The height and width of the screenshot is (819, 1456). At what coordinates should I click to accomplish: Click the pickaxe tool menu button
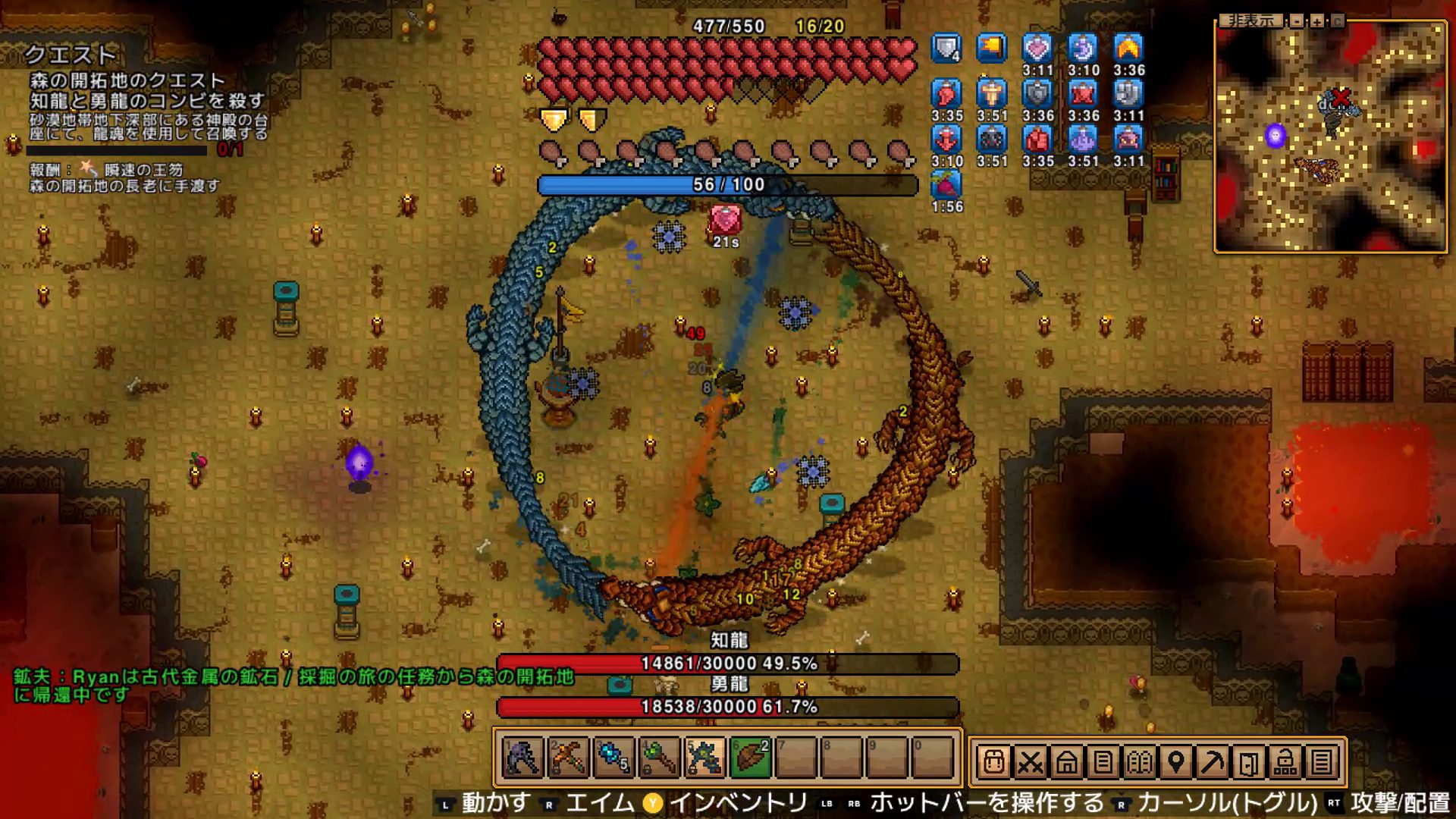[1212, 761]
